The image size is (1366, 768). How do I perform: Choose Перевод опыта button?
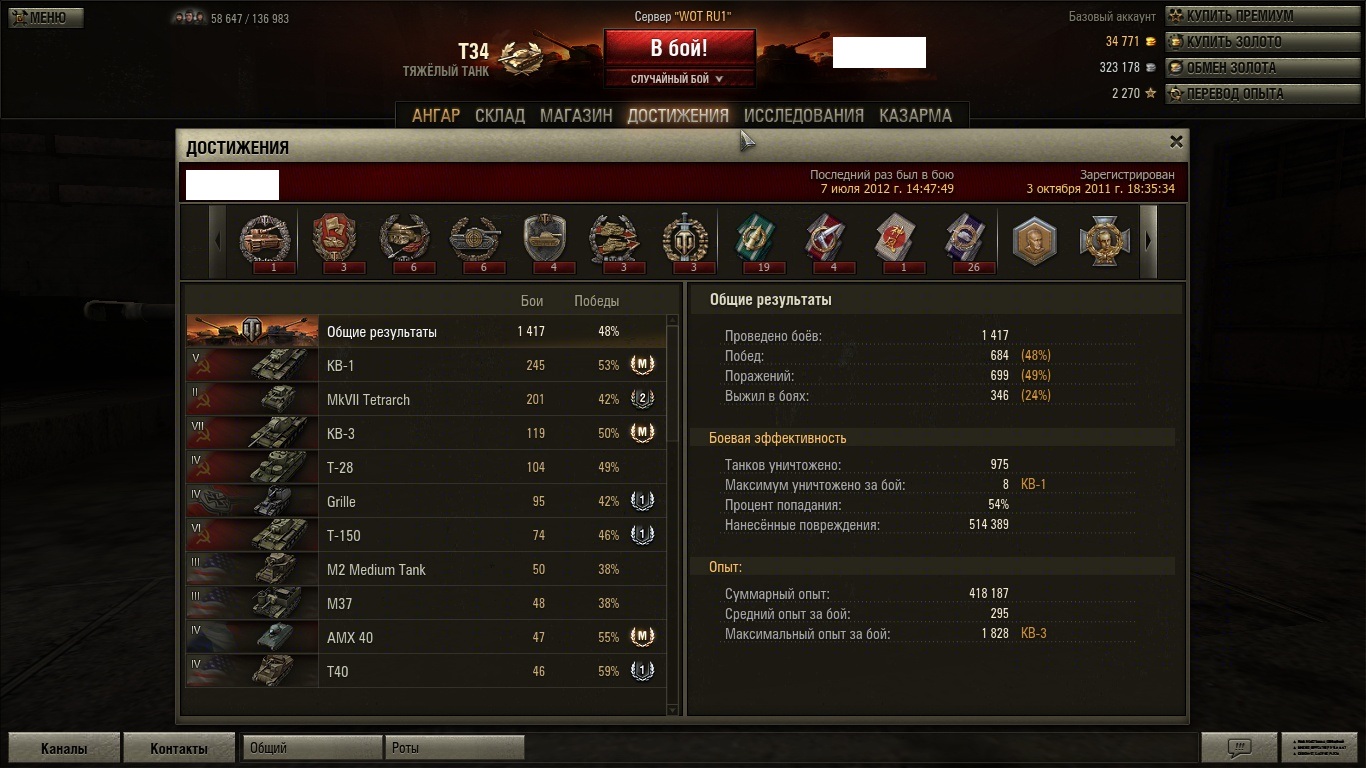click(1235, 94)
